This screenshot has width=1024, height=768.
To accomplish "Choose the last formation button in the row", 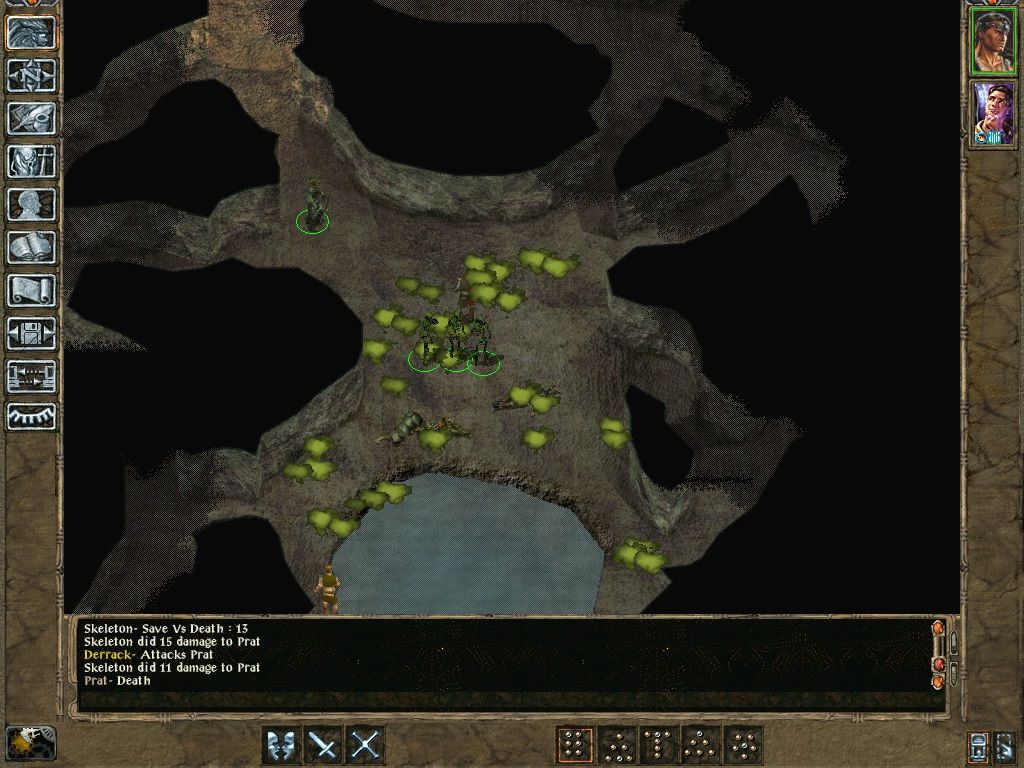I will point(743,745).
